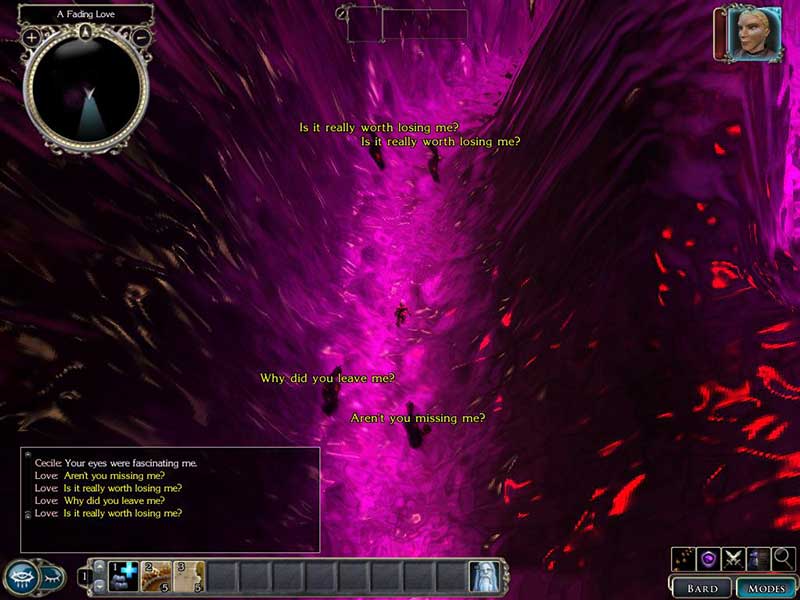Switch hotbar page with the up arrow
800x600 pixels.
pos(99,568)
